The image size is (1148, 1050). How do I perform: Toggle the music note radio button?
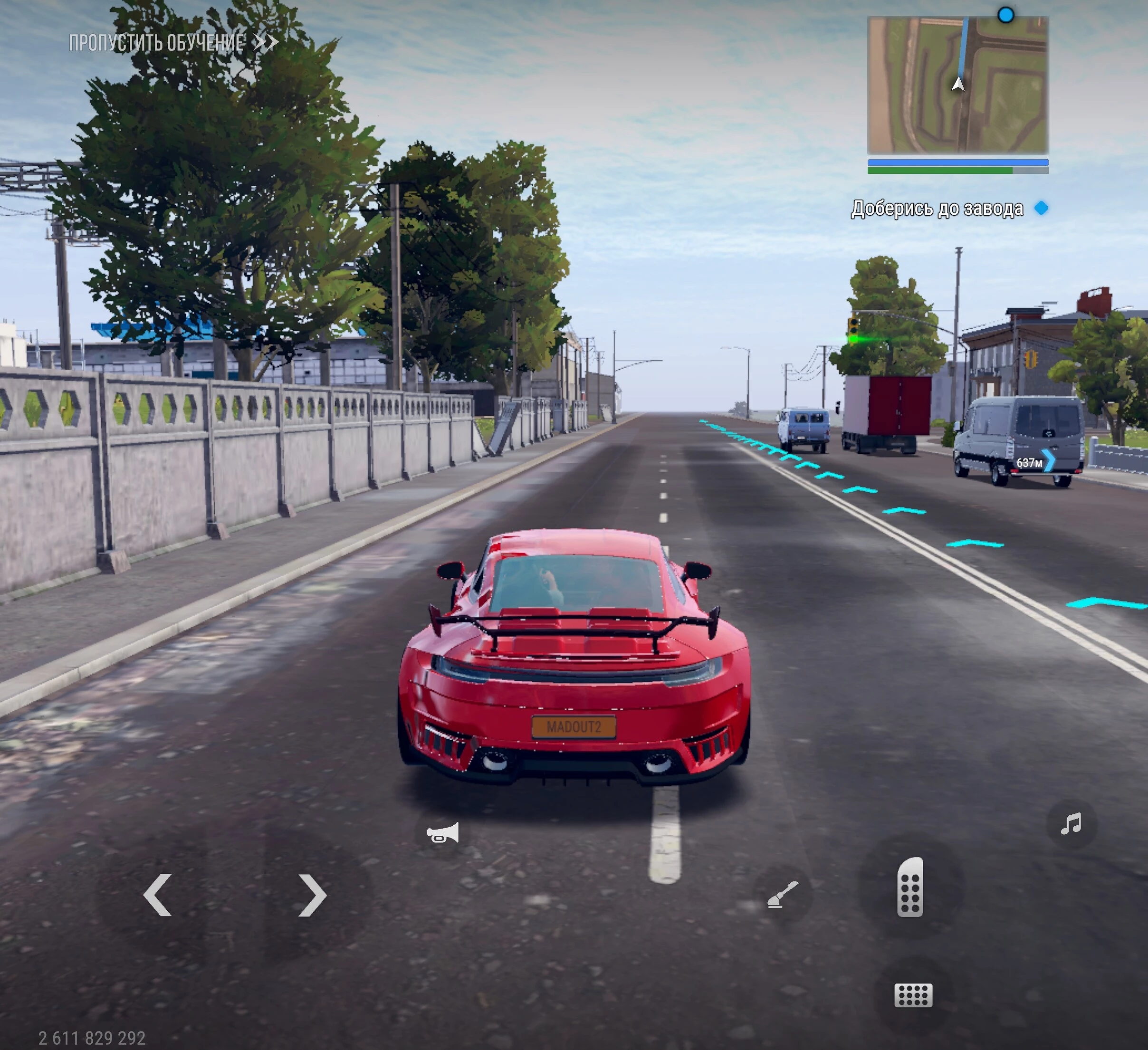pyautogui.click(x=1071, y=824)
